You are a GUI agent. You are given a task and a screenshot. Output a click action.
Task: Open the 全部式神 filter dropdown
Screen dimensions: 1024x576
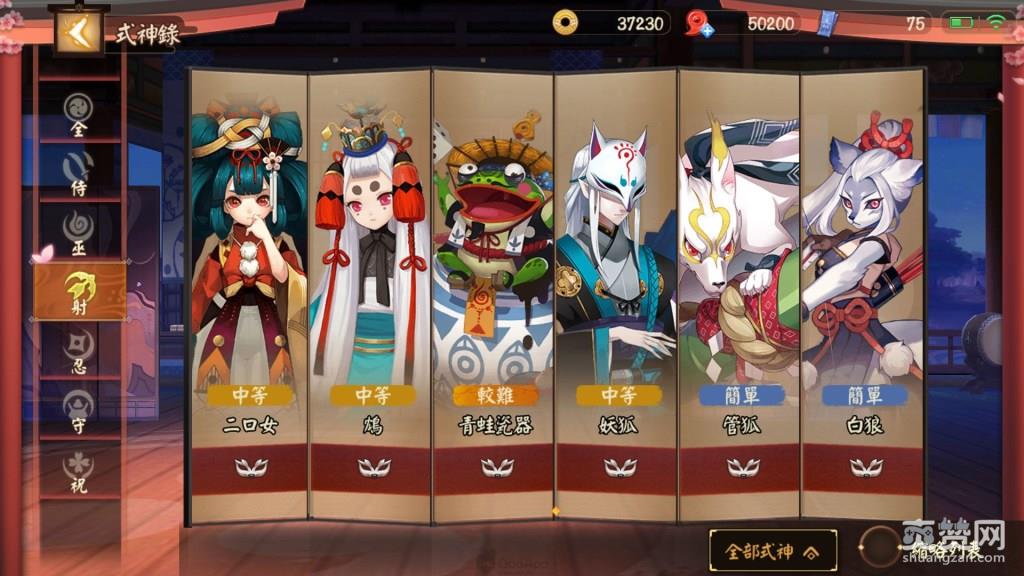[773, 550]
